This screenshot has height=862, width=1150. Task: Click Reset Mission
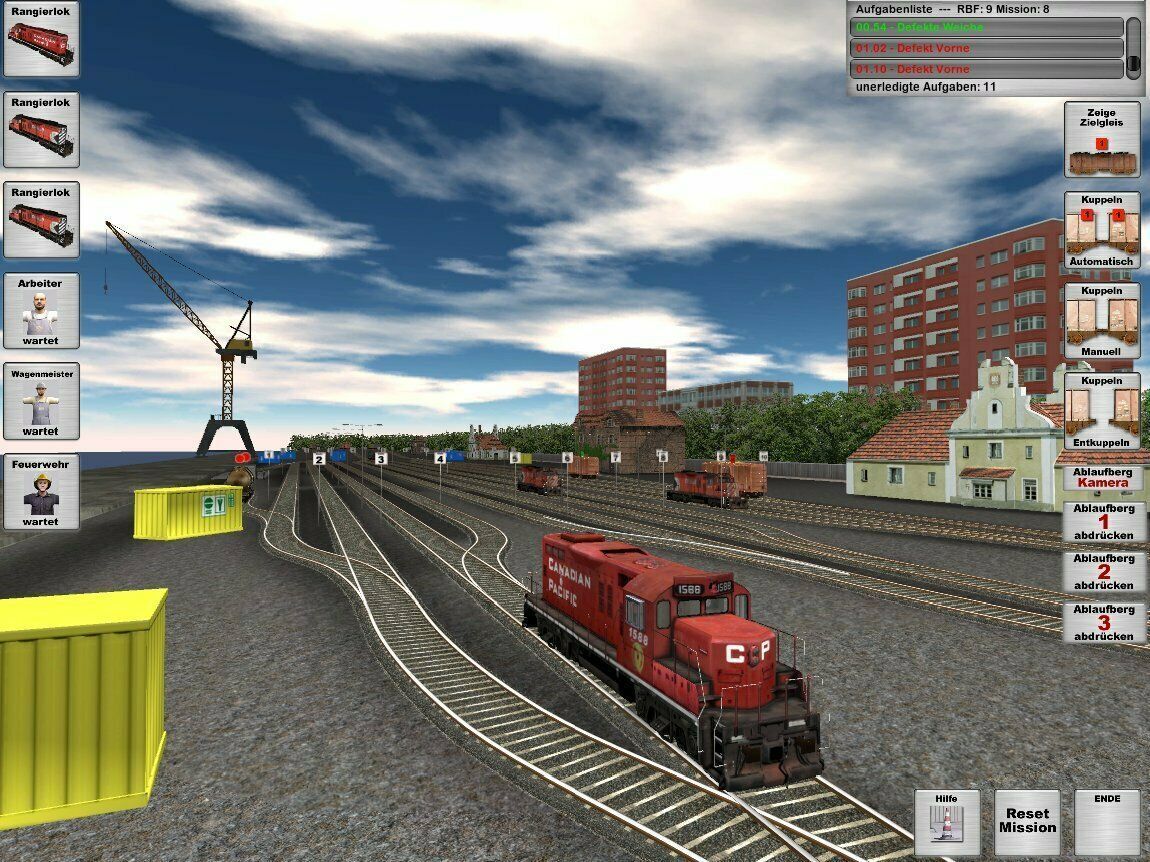(1027, 822)
